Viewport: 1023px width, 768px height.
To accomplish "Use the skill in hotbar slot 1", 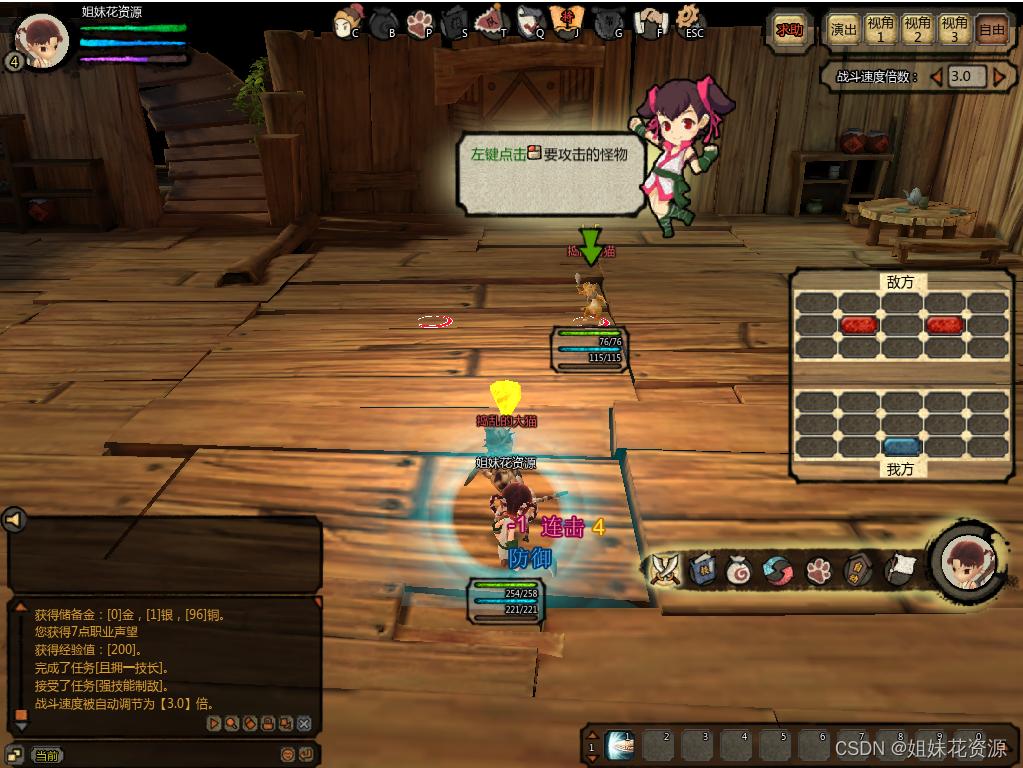I will point(621,744).
